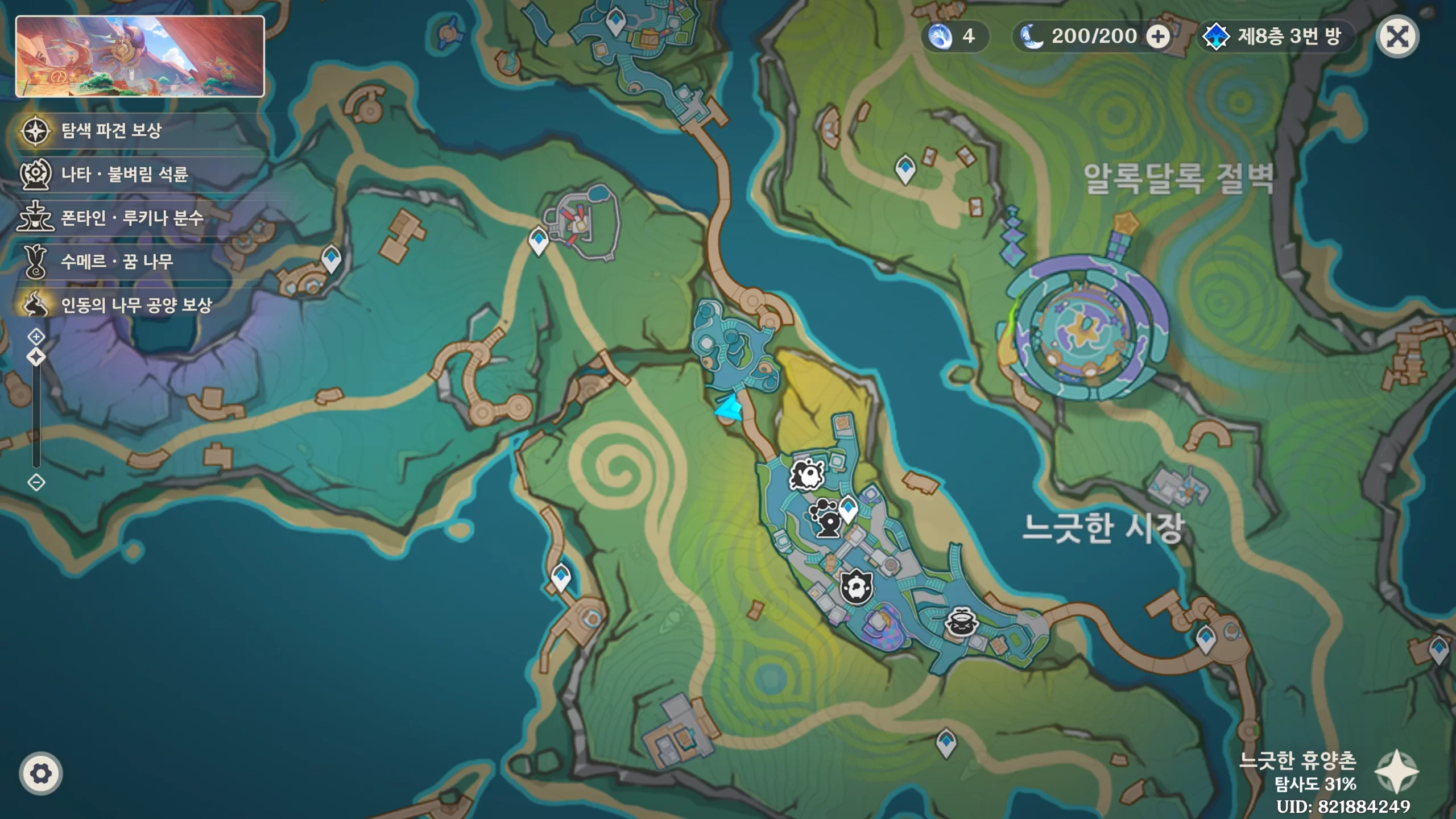Click the region banner thumbnail

pos(140,57)
